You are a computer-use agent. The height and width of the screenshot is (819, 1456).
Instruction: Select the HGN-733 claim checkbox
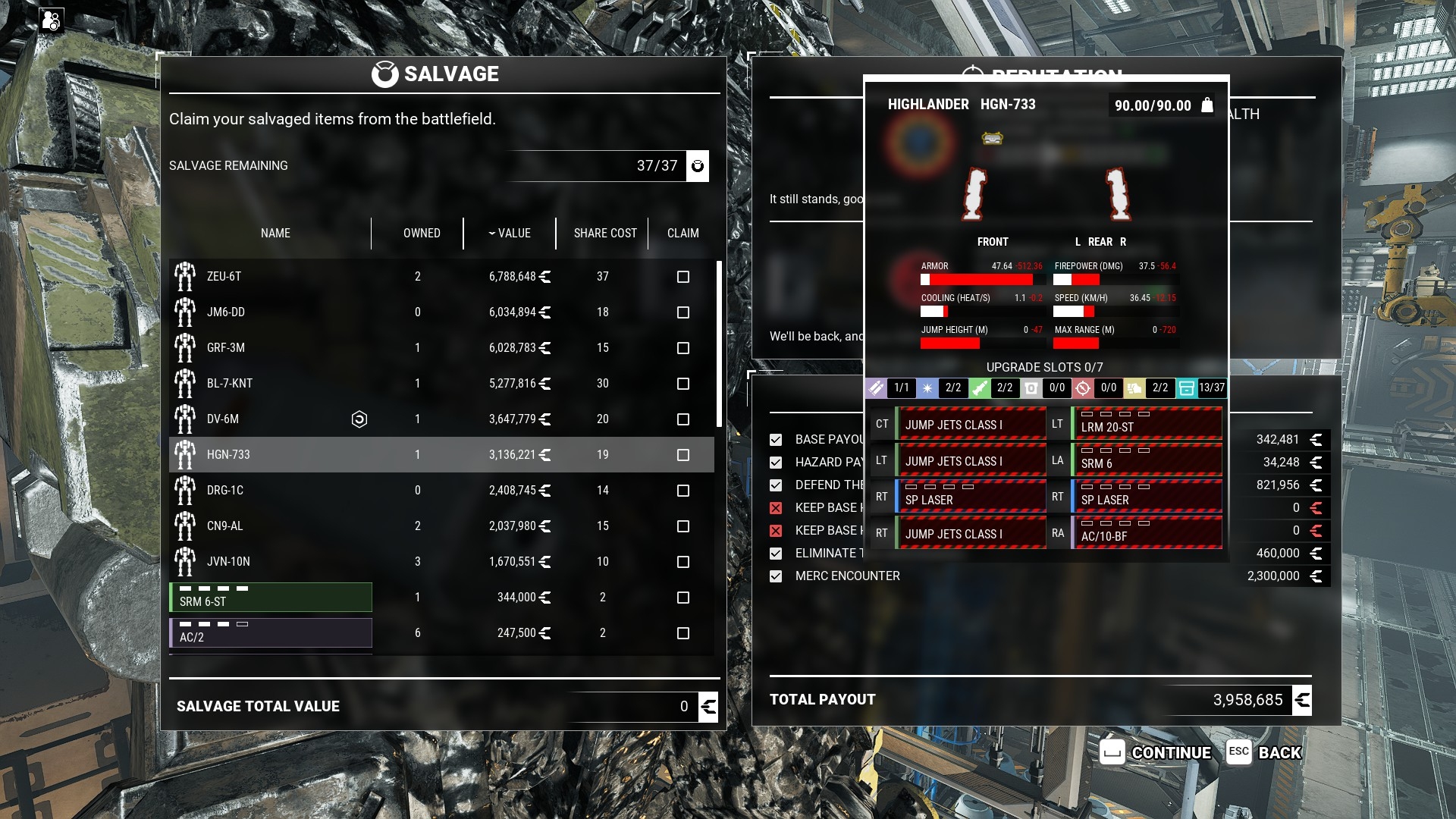click(x=682, y=455)
